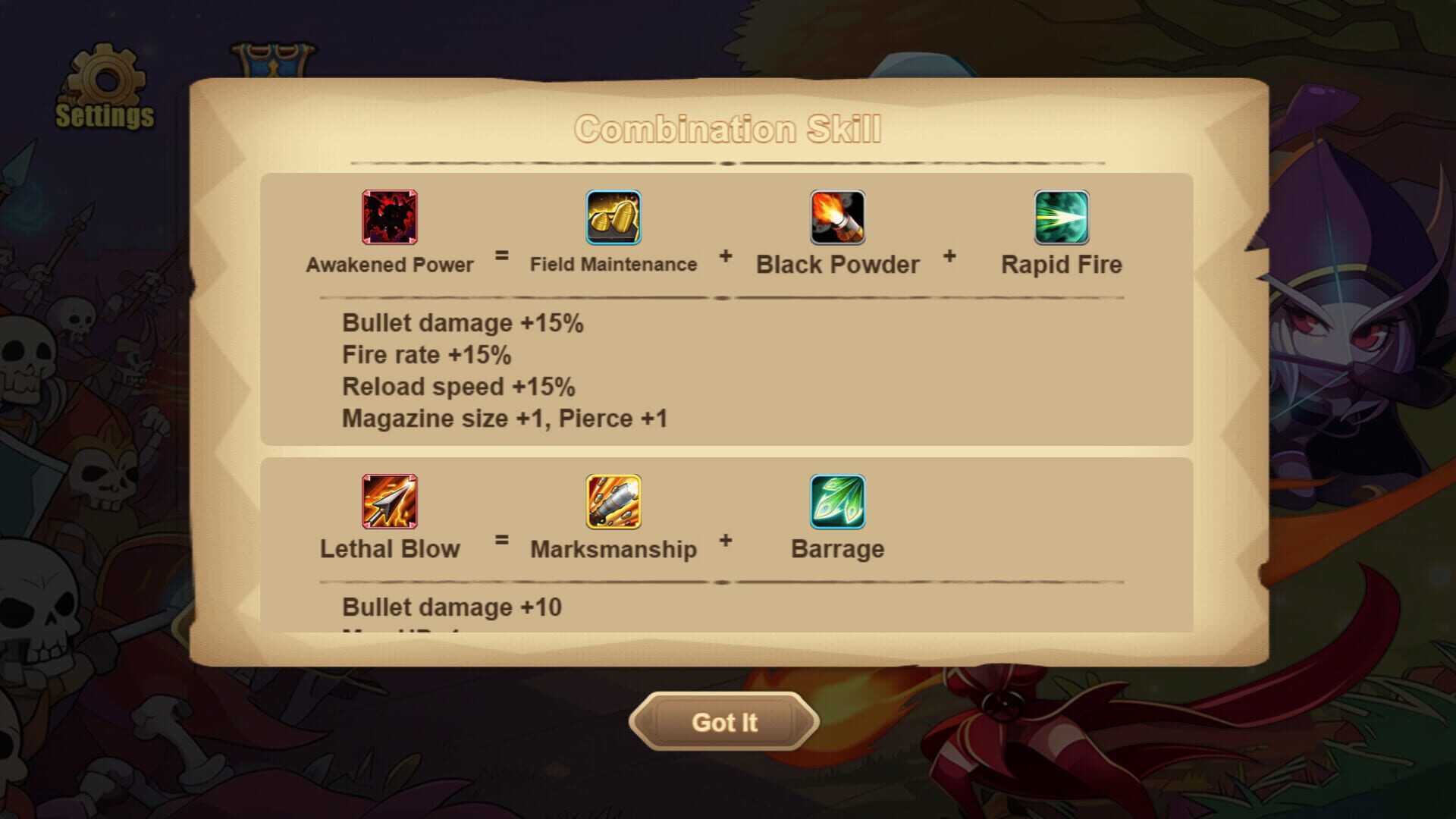Click the Bullet damage +15% stat line
Viewport: 1456px width, 819px height.
[x=463, y=322]
